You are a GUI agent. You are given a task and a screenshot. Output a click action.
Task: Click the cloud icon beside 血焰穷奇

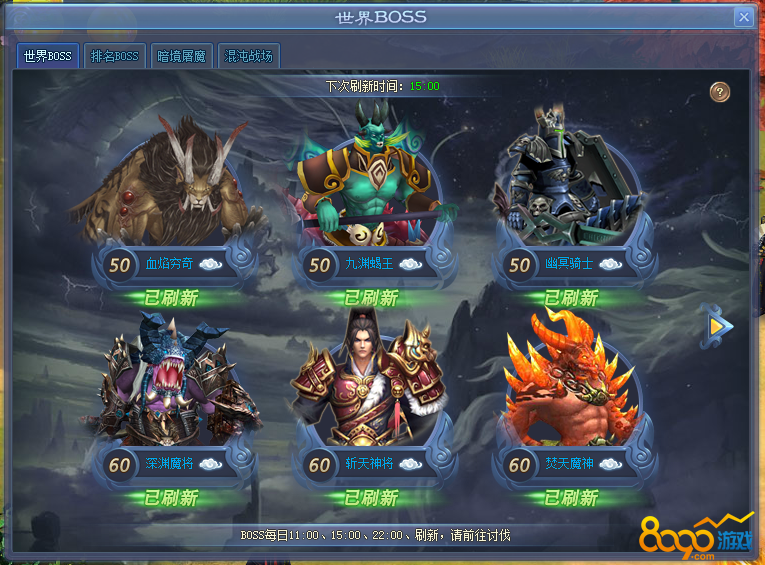211,265
